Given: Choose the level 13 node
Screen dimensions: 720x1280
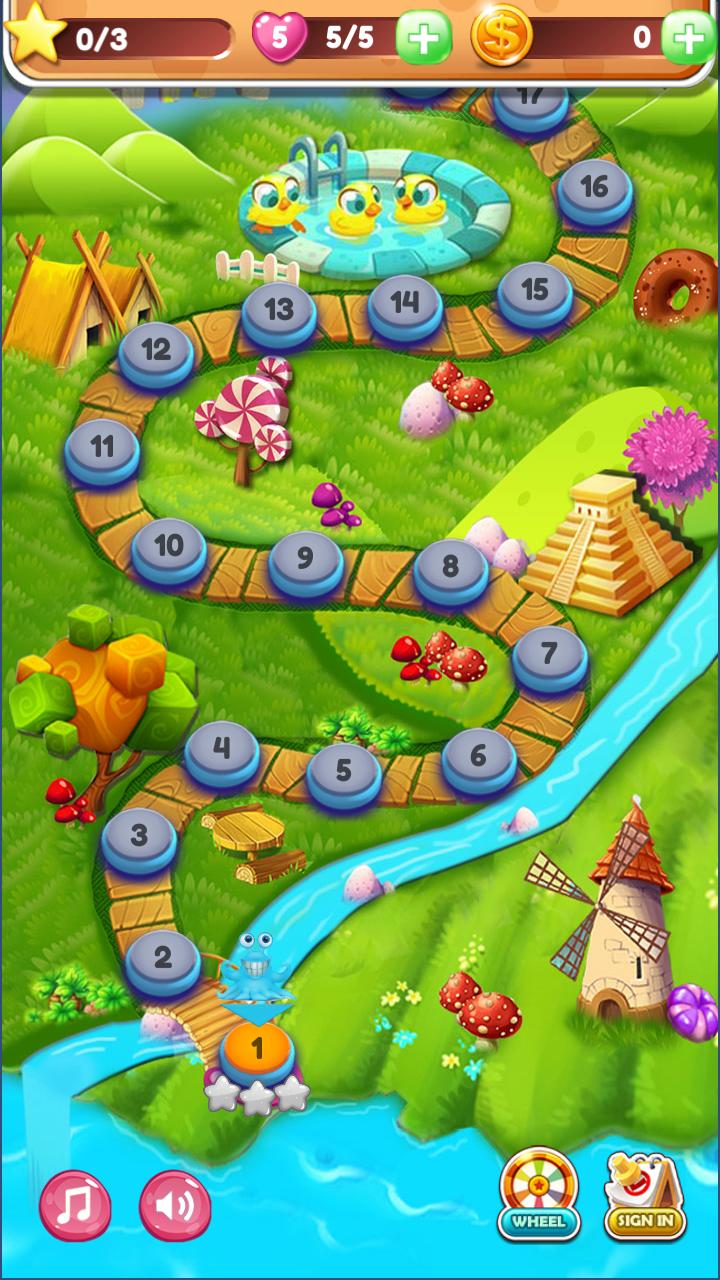Looking at the screenshot, I should (x=279, y=311).
